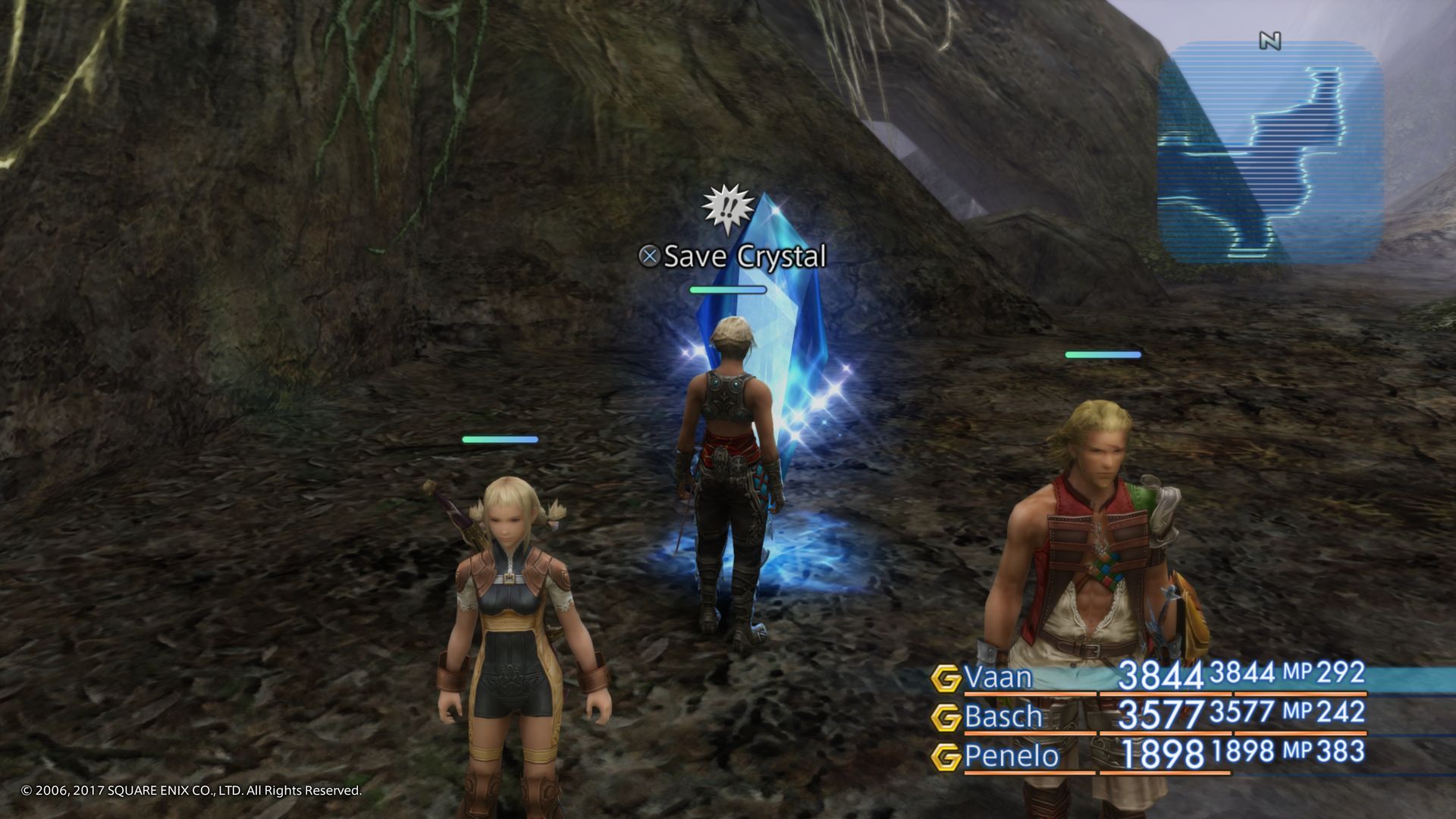
Task: Toggle Basch's gambit icon
Action: 946,717
